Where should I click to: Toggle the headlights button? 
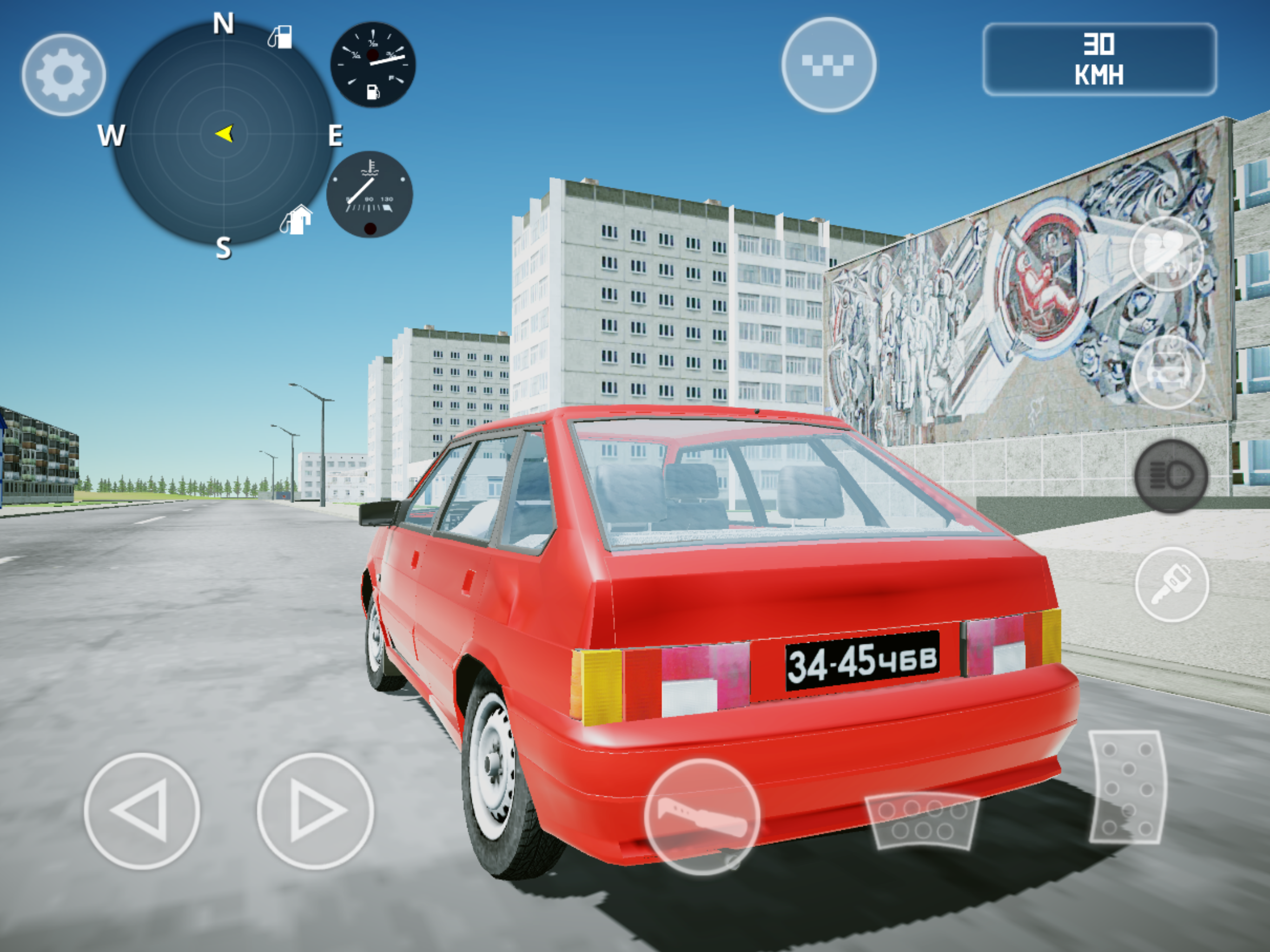[1171, 476]
